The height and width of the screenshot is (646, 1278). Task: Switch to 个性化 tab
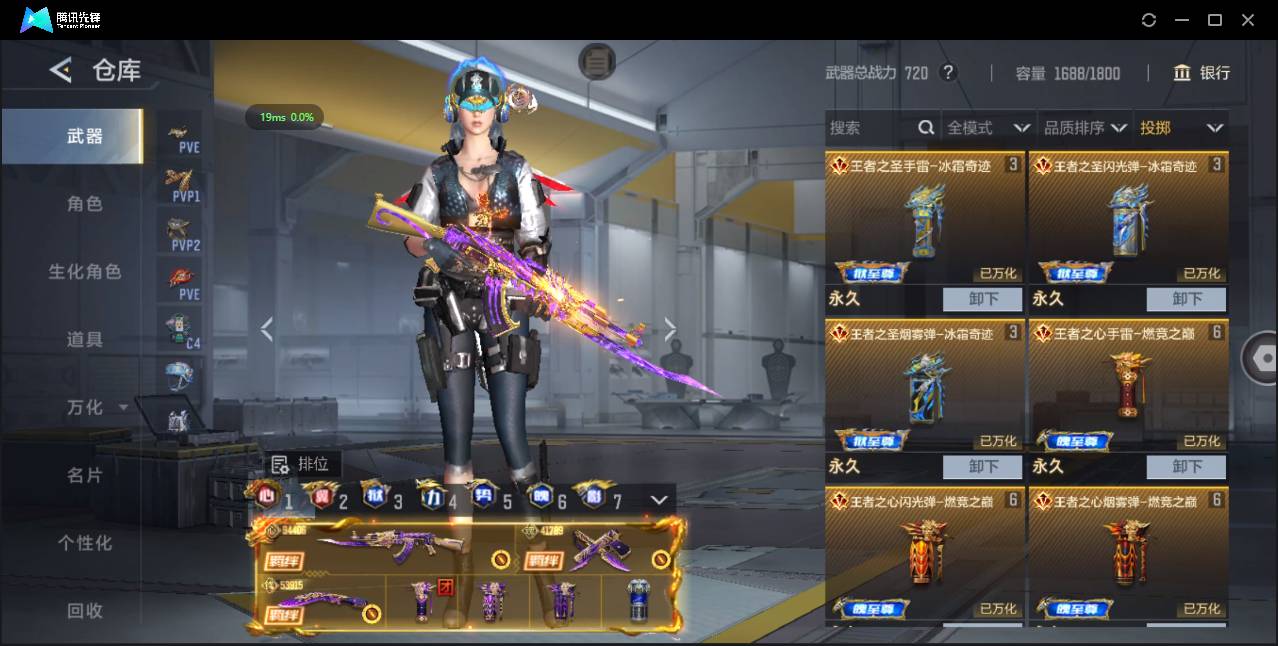[84, 543]
